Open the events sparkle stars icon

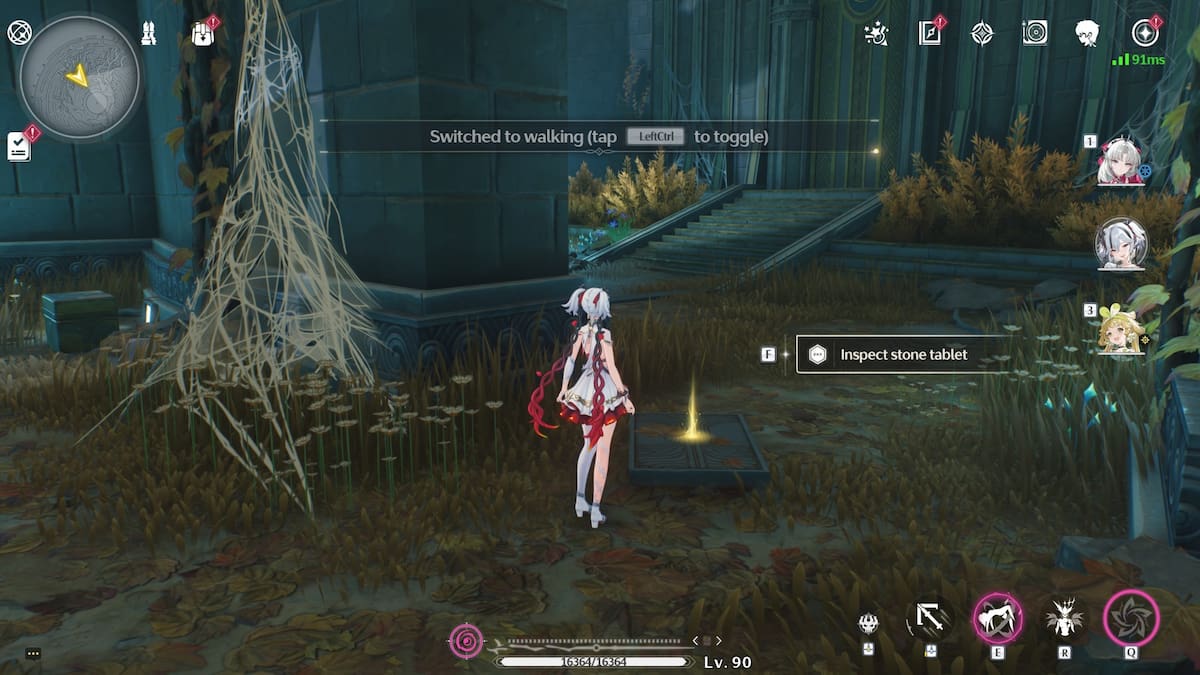877,33
